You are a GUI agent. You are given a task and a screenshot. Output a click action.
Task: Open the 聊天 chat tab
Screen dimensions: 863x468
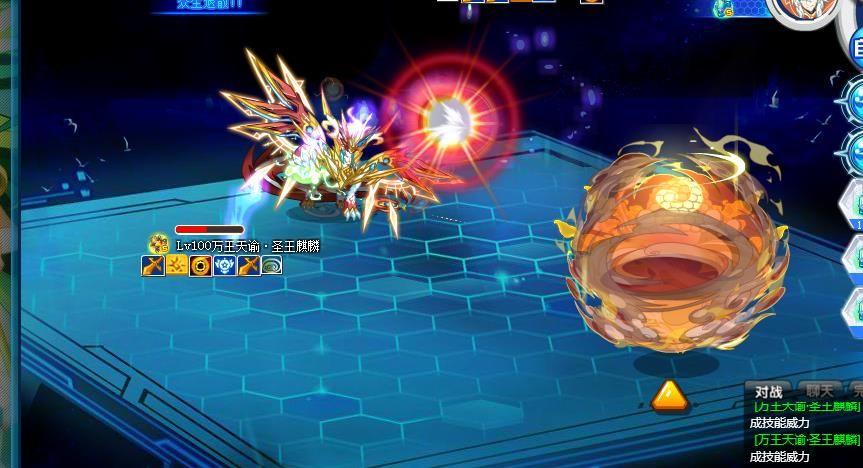(818, 391)
